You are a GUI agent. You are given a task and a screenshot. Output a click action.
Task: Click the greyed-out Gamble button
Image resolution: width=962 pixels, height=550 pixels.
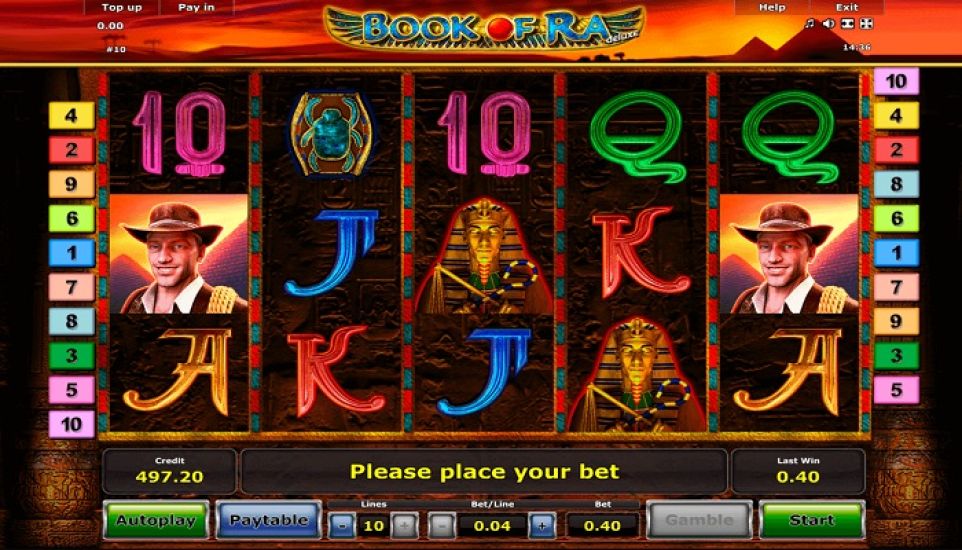[699, 520]
